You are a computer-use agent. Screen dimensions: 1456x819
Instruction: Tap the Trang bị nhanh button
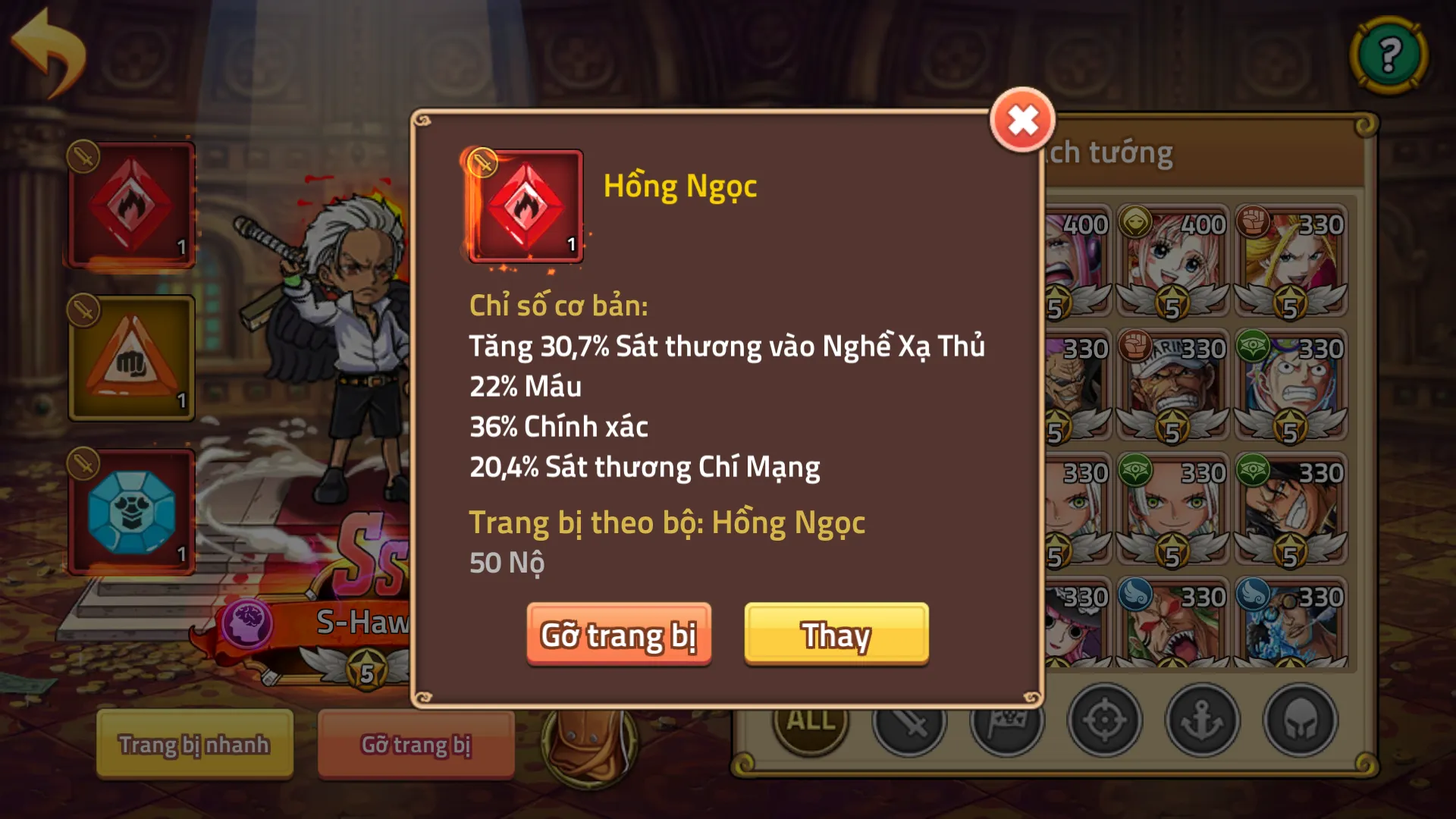[x=193, y=745]
